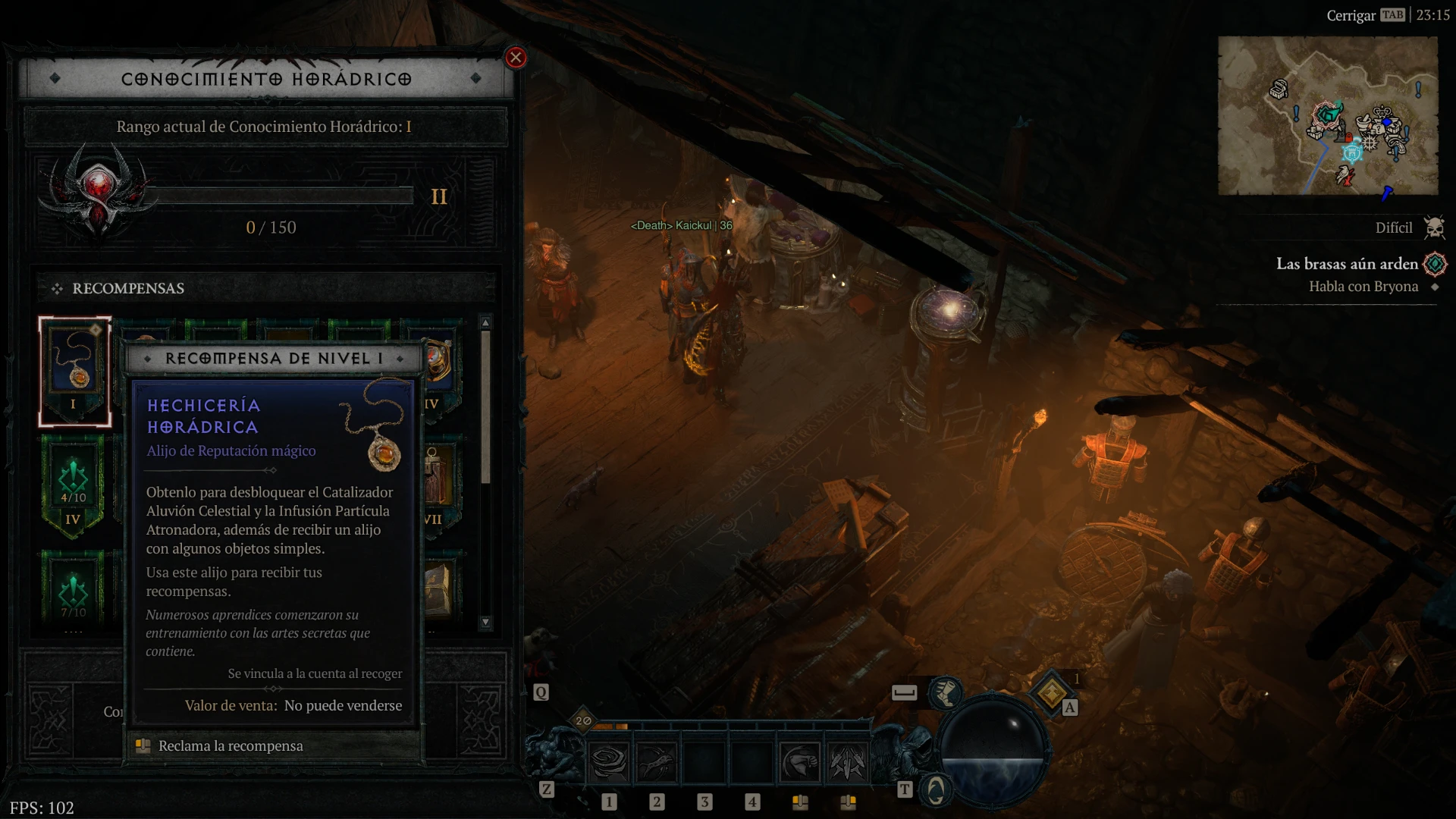Click the rewards list down arrow
Viewport: 1456px width, 819px height.
485,623
